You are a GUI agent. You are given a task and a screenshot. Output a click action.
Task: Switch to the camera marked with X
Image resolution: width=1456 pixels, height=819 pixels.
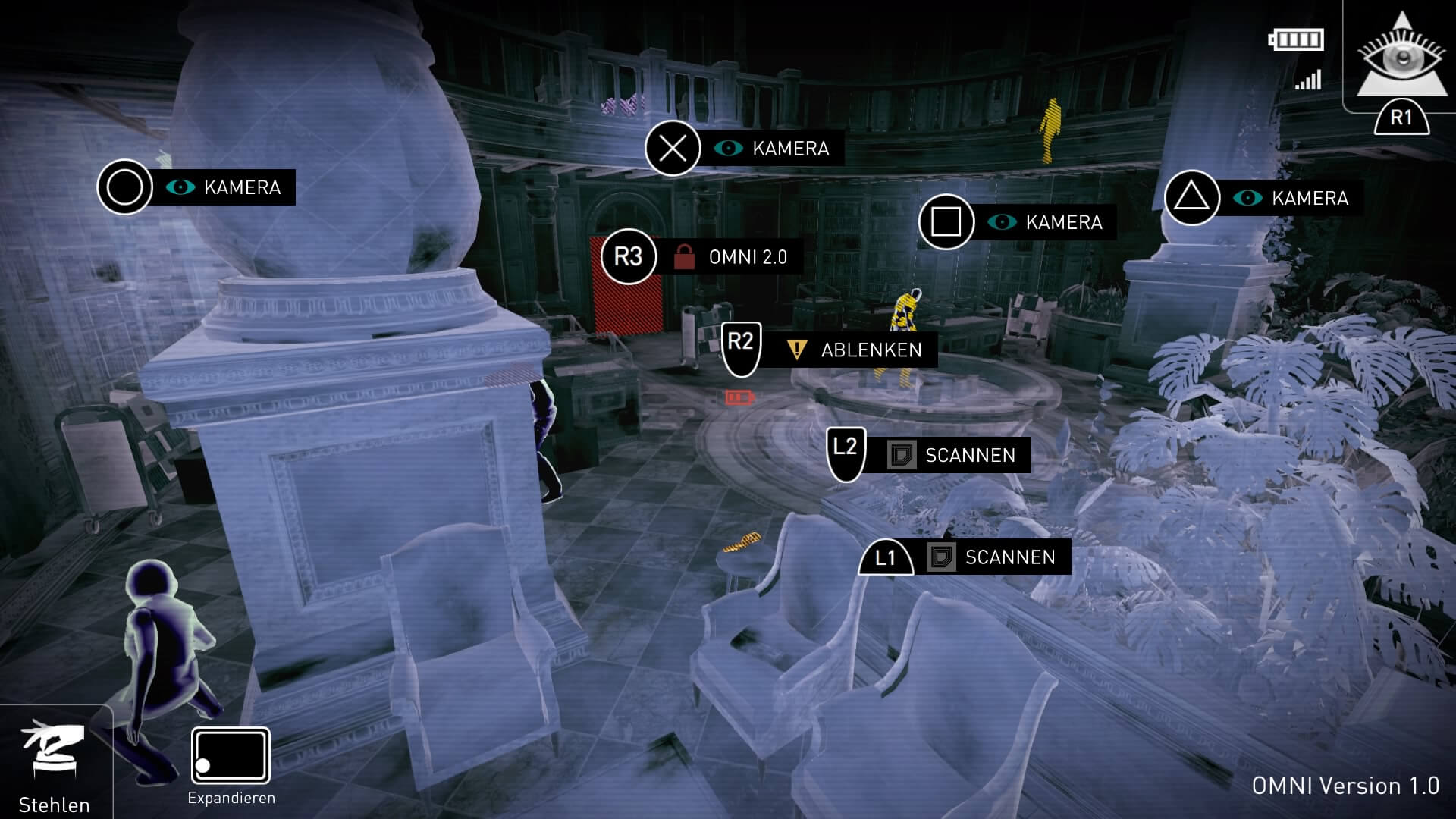[x=672, y=149]
